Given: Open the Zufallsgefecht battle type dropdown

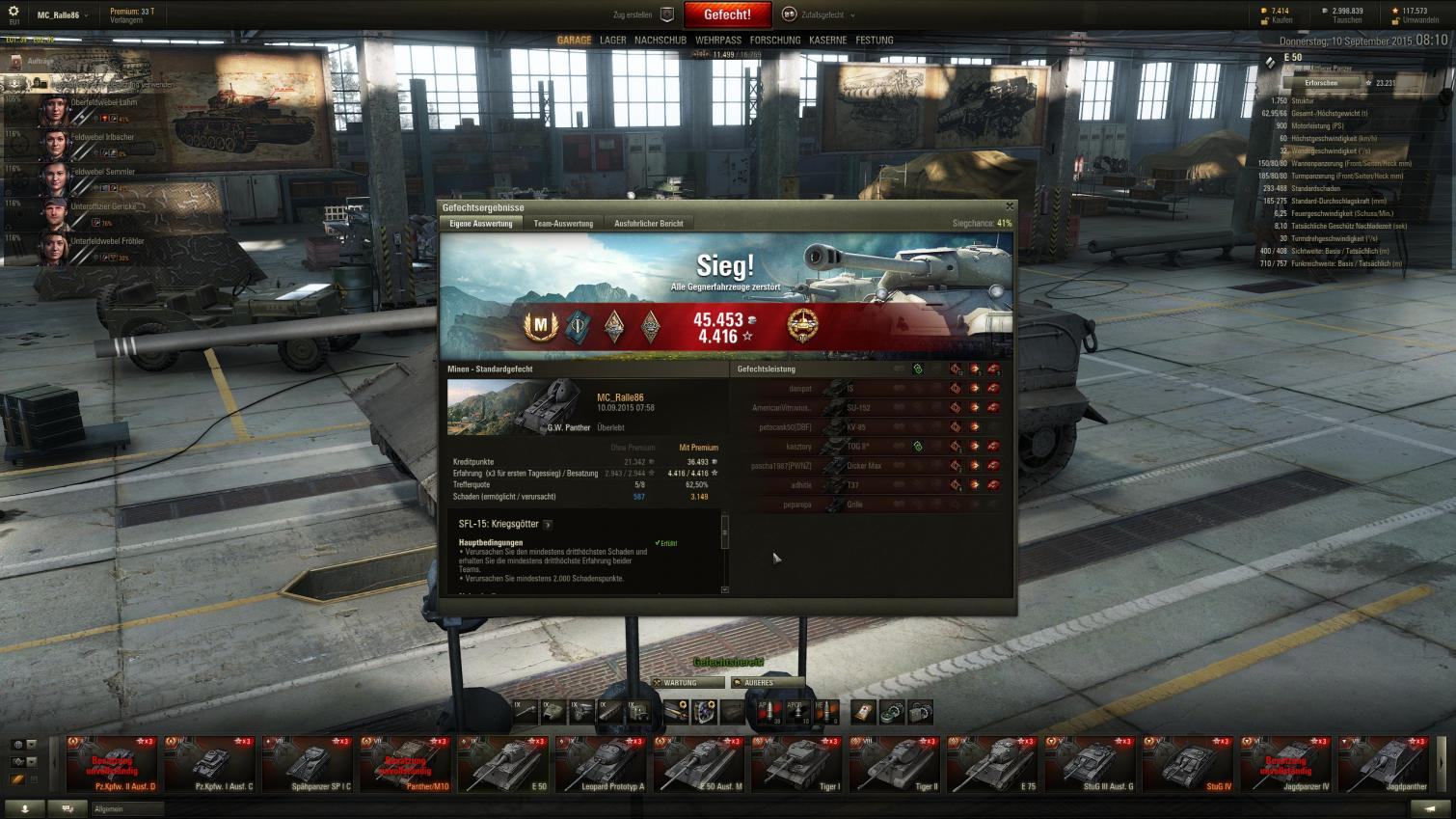Looking at the screenshot, I should (x=820, y=14).
